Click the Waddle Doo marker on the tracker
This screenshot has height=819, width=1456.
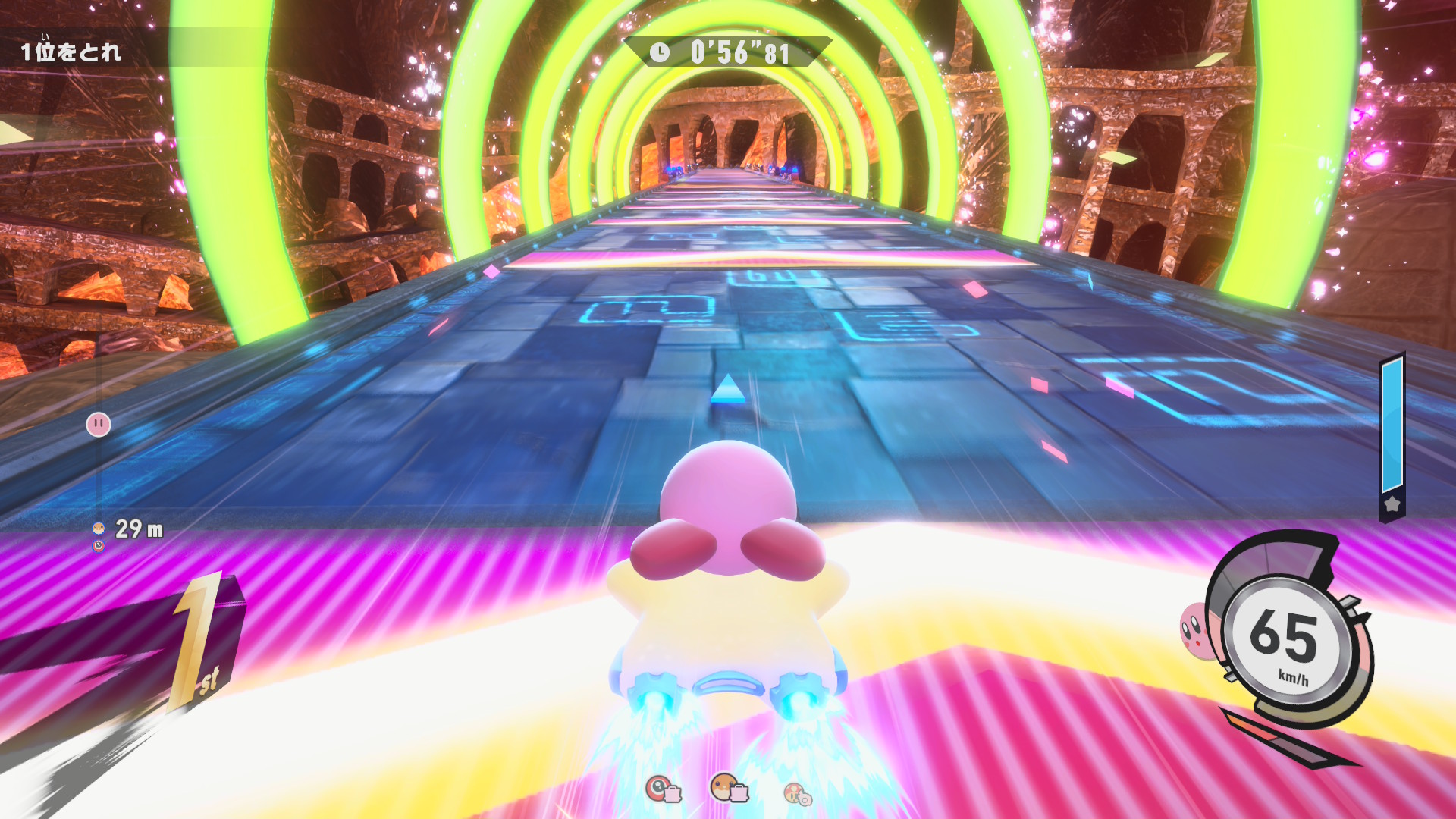point(99,545)
